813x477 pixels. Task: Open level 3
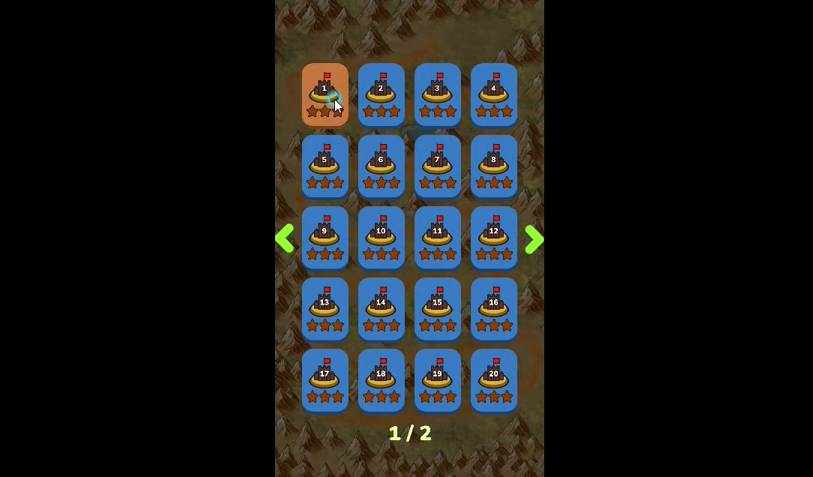(437, 95)
